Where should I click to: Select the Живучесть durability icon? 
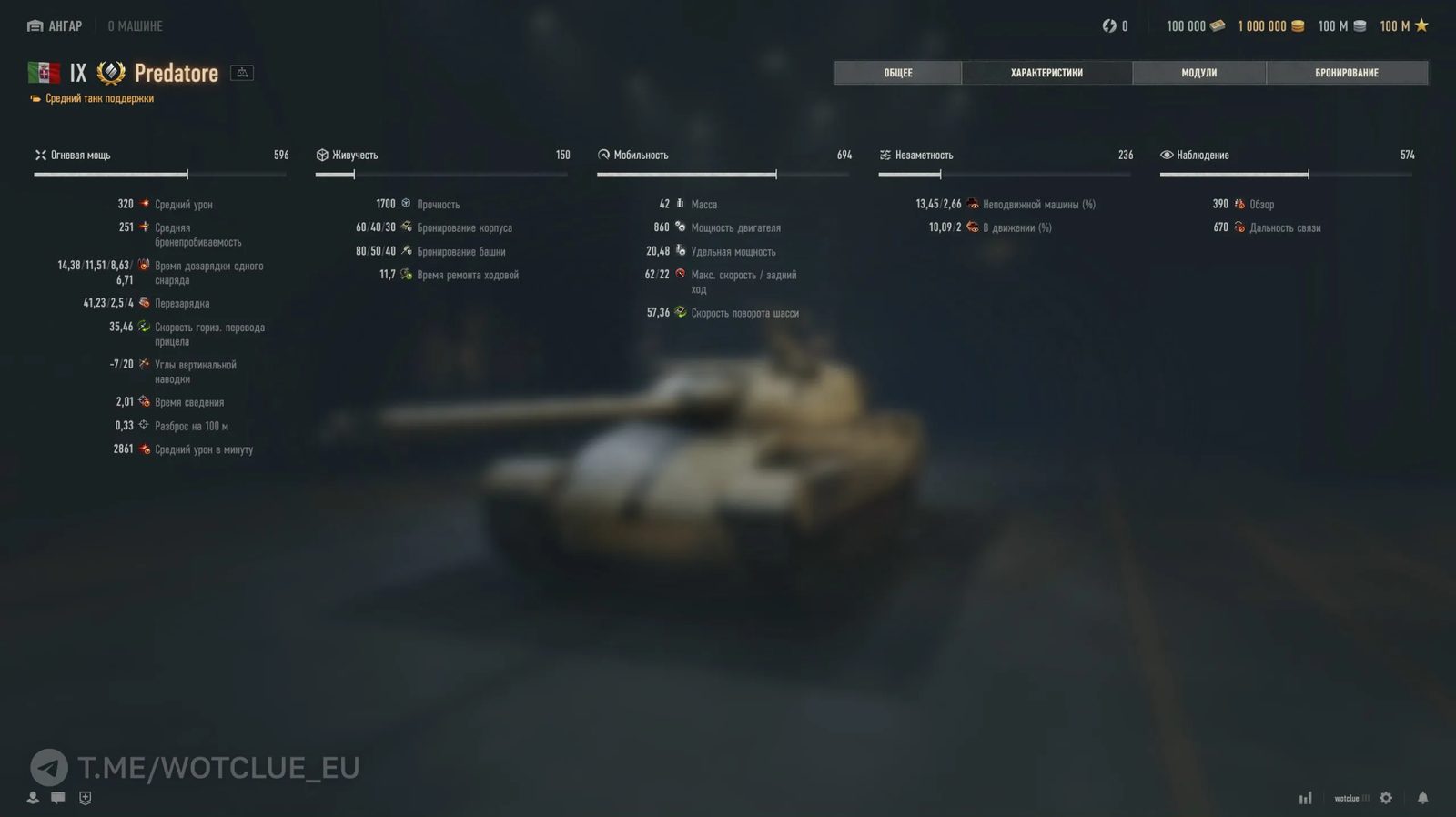[x=322, y=155]
